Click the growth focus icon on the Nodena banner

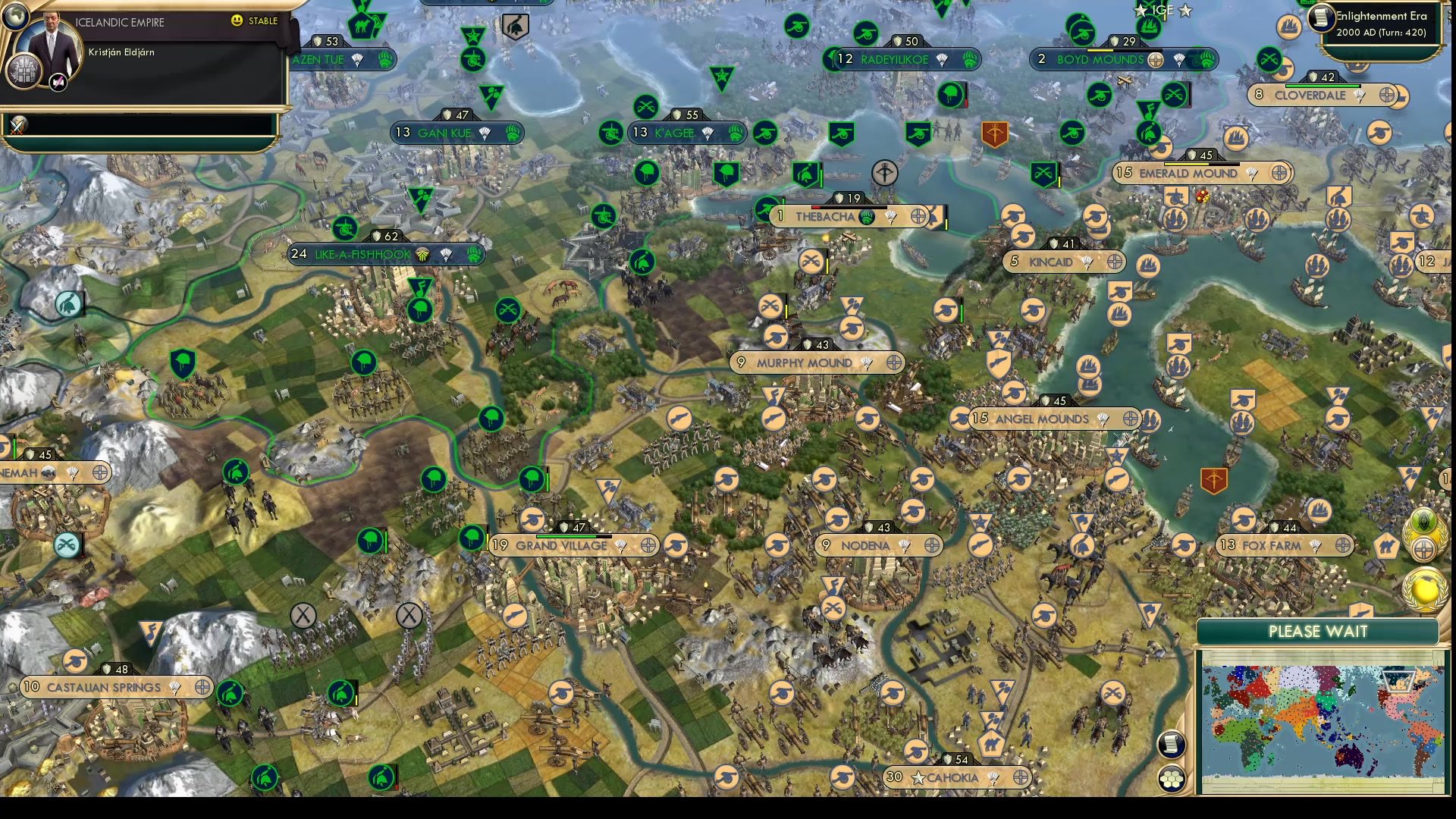905,545
